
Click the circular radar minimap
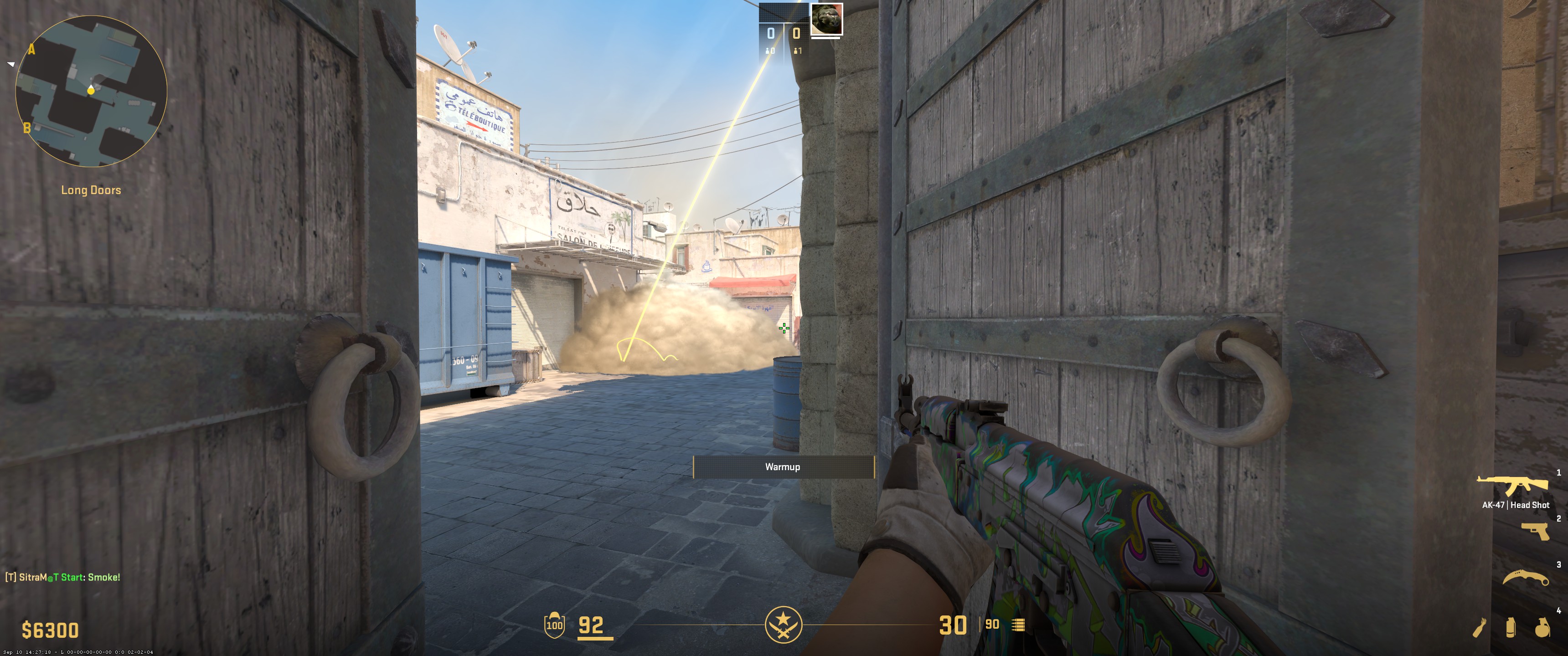(91, 91)
